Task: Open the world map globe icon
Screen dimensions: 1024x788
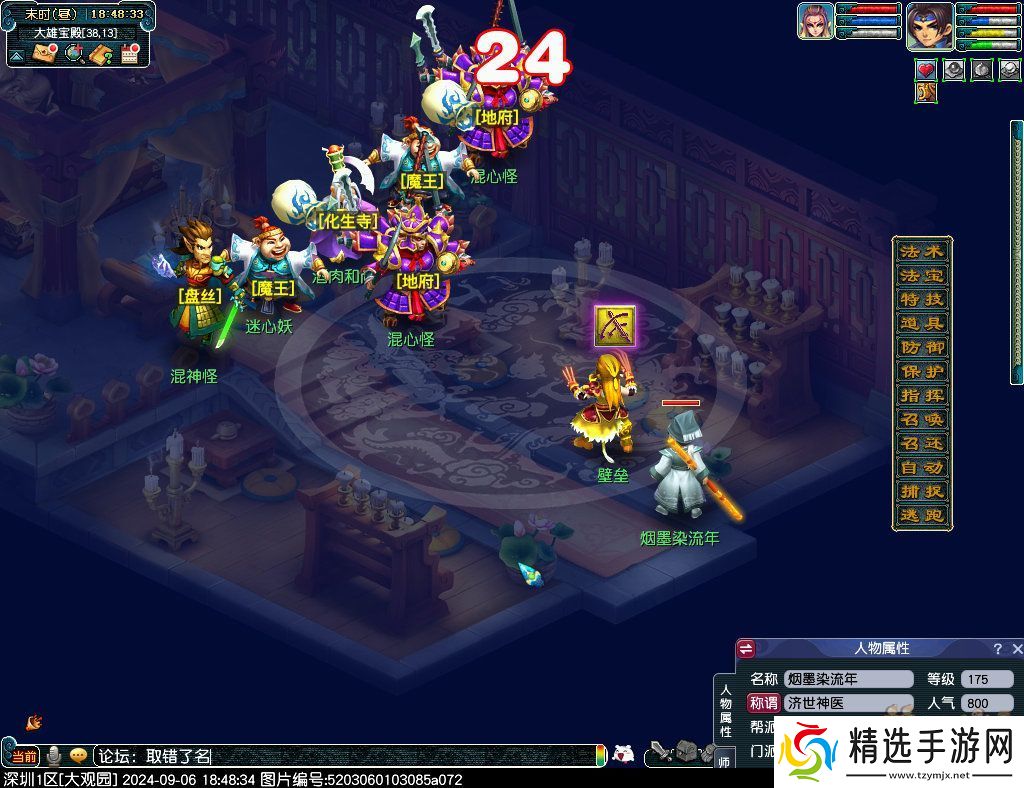Action: [x=73, y=54]
